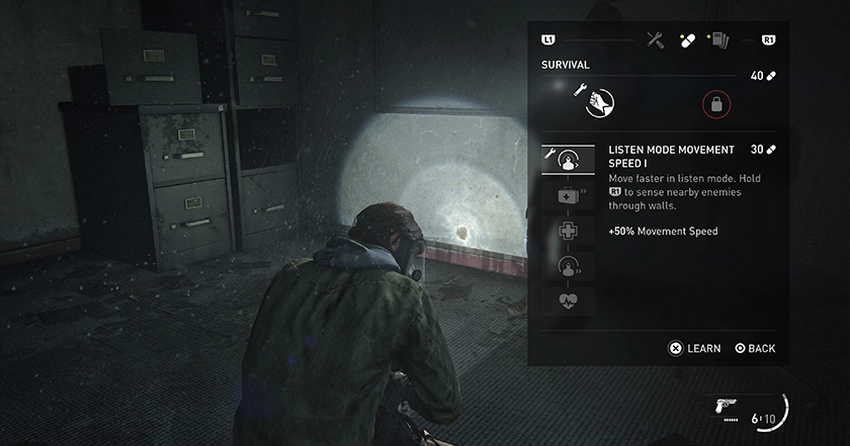The height and width of the screenshot is (446, 850).
Task: Open the crafting tools tab
Action: tap(655, 40)
